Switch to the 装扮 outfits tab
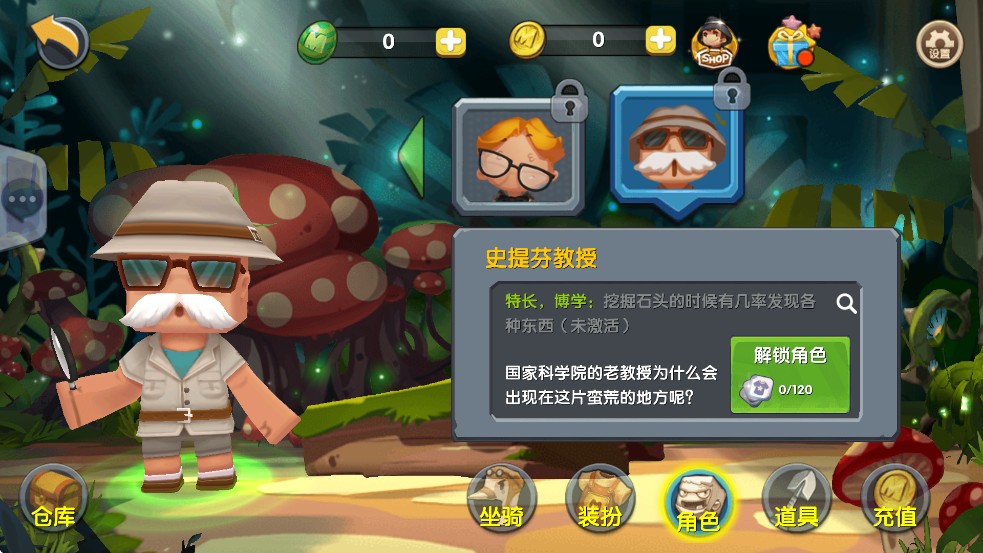The height and width of the screenshot is (553, 983). point(600,500)
